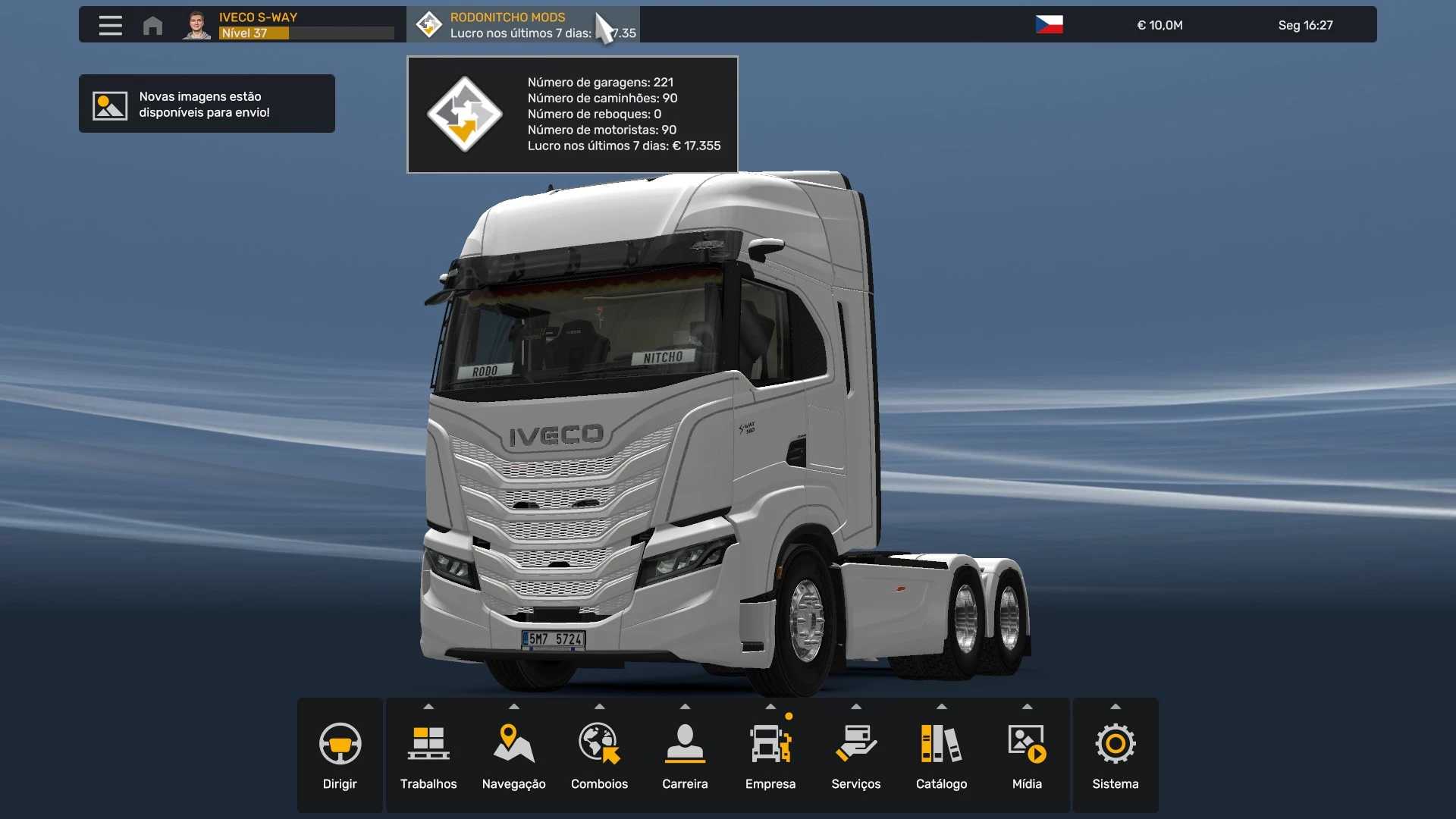The width and height of the screenshot is (1456, 819).
Task: Open the hamburger menu at top left
Action: click(110, 25)
